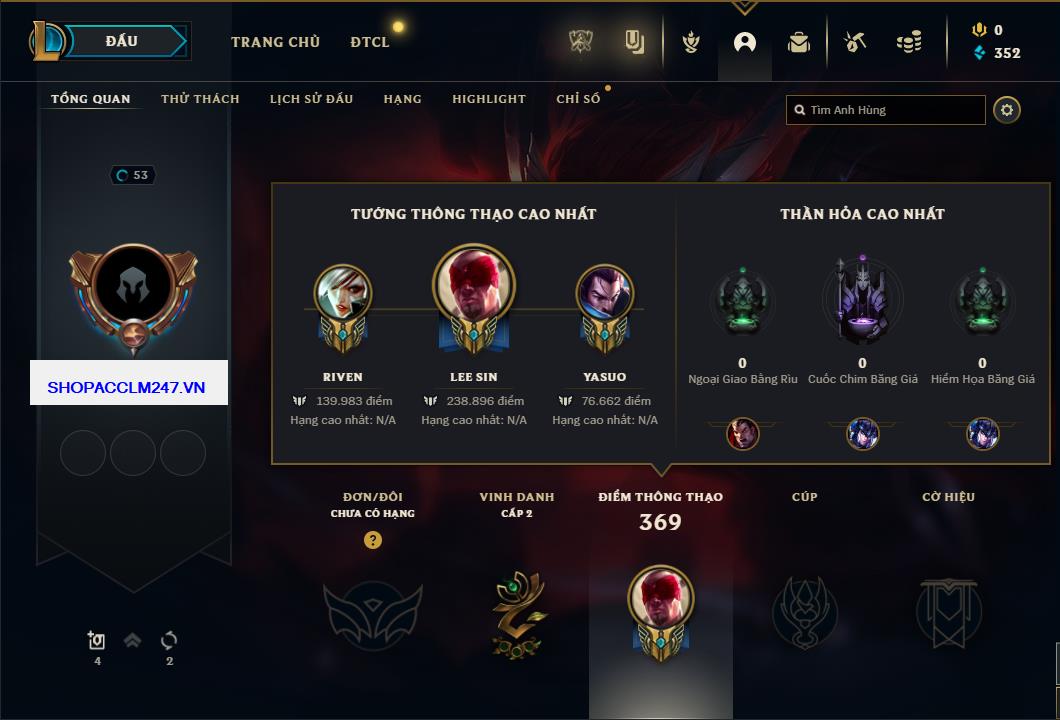Viewport: 1060px width, 720px height.
Task: Select the Riven mastery portrait
Action: click(x=343, y=296)
